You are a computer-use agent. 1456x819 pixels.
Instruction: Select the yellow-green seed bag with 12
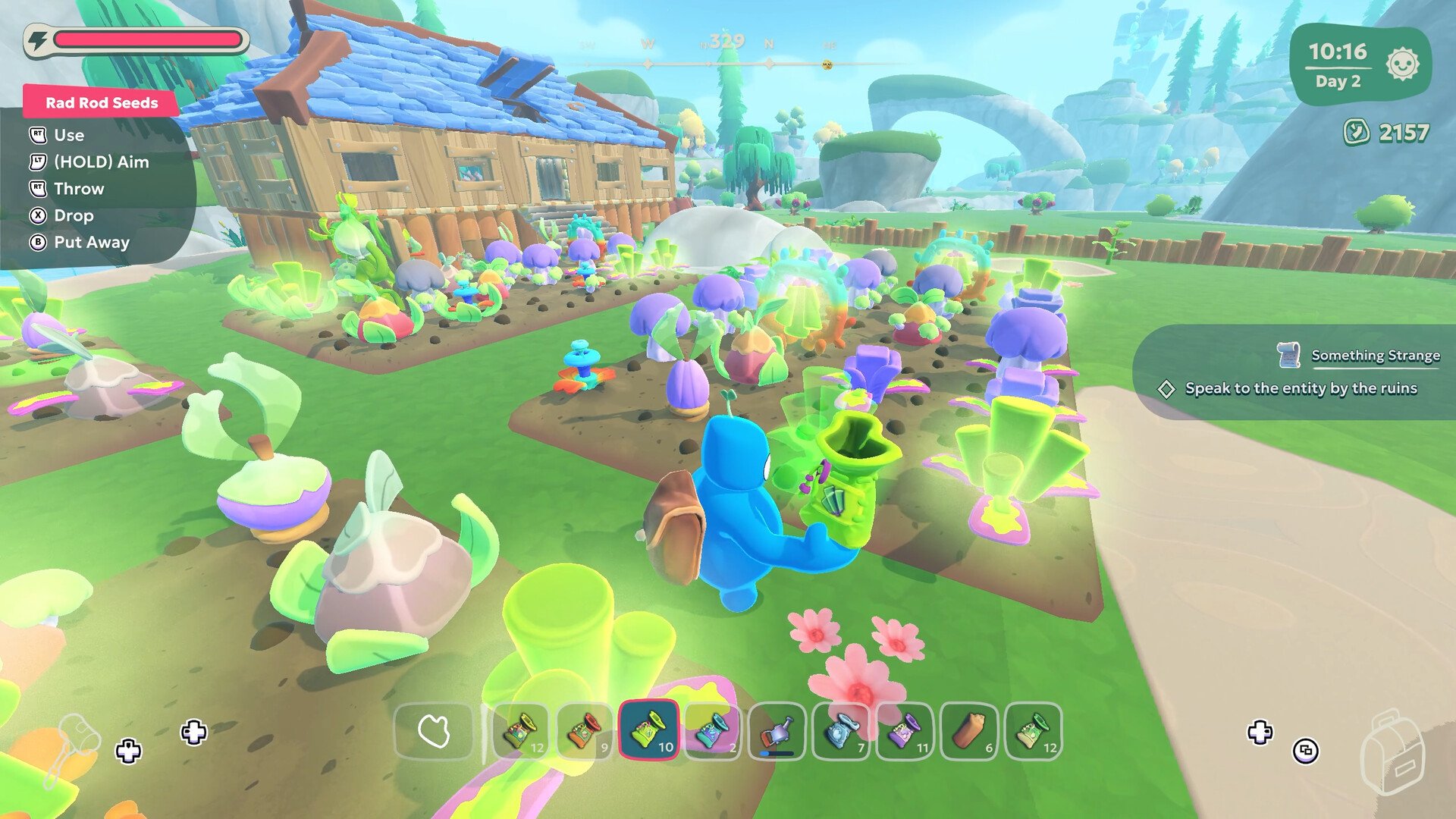pyautogui.click(x=521, y=732)
